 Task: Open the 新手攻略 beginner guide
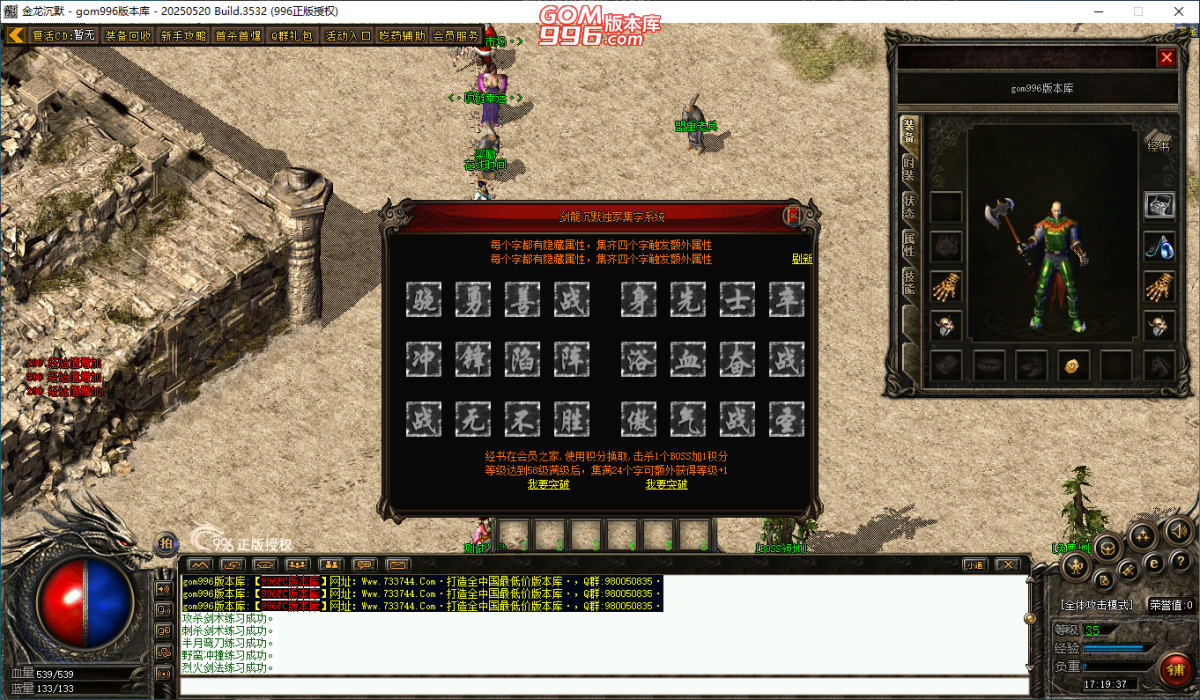click(183, 36)
